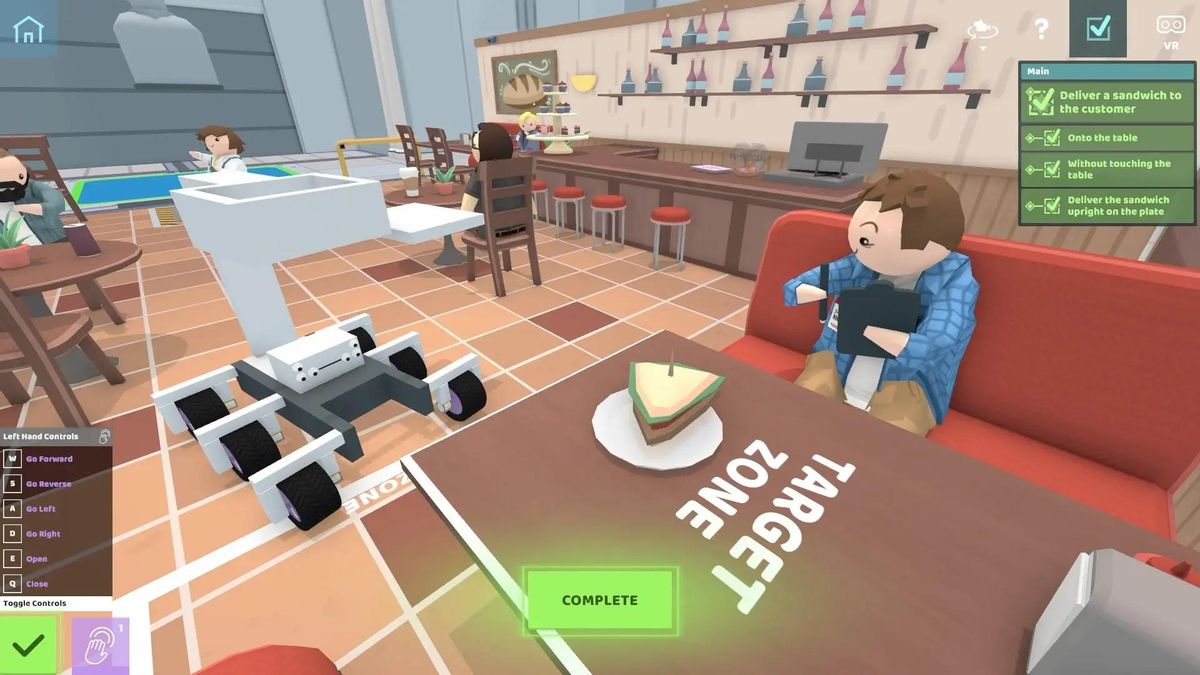This screenshot has width=1200, height=675.
Task: Activate the Open gripper control
Action: [37, 559]
